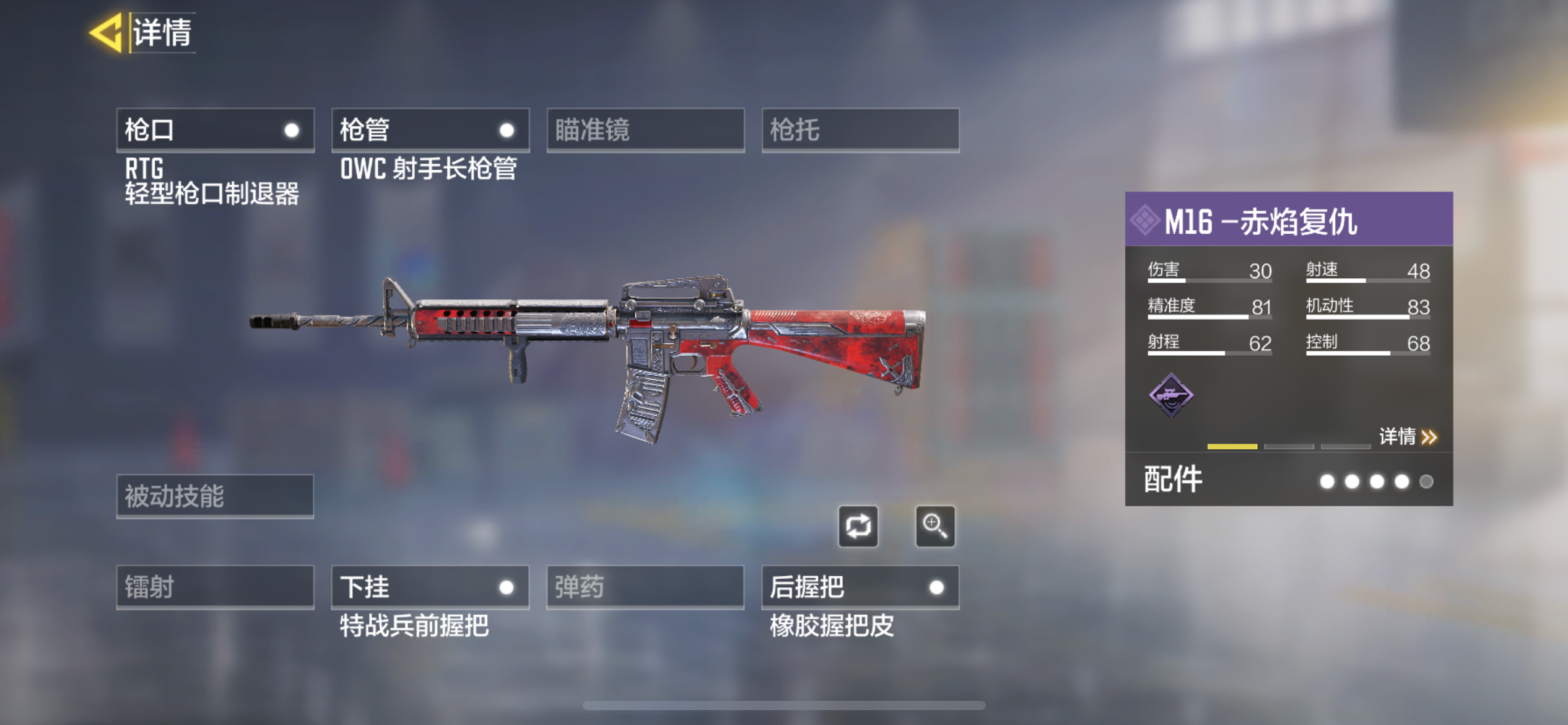Choose the 弹药 ammunition slot

point(645,587)
